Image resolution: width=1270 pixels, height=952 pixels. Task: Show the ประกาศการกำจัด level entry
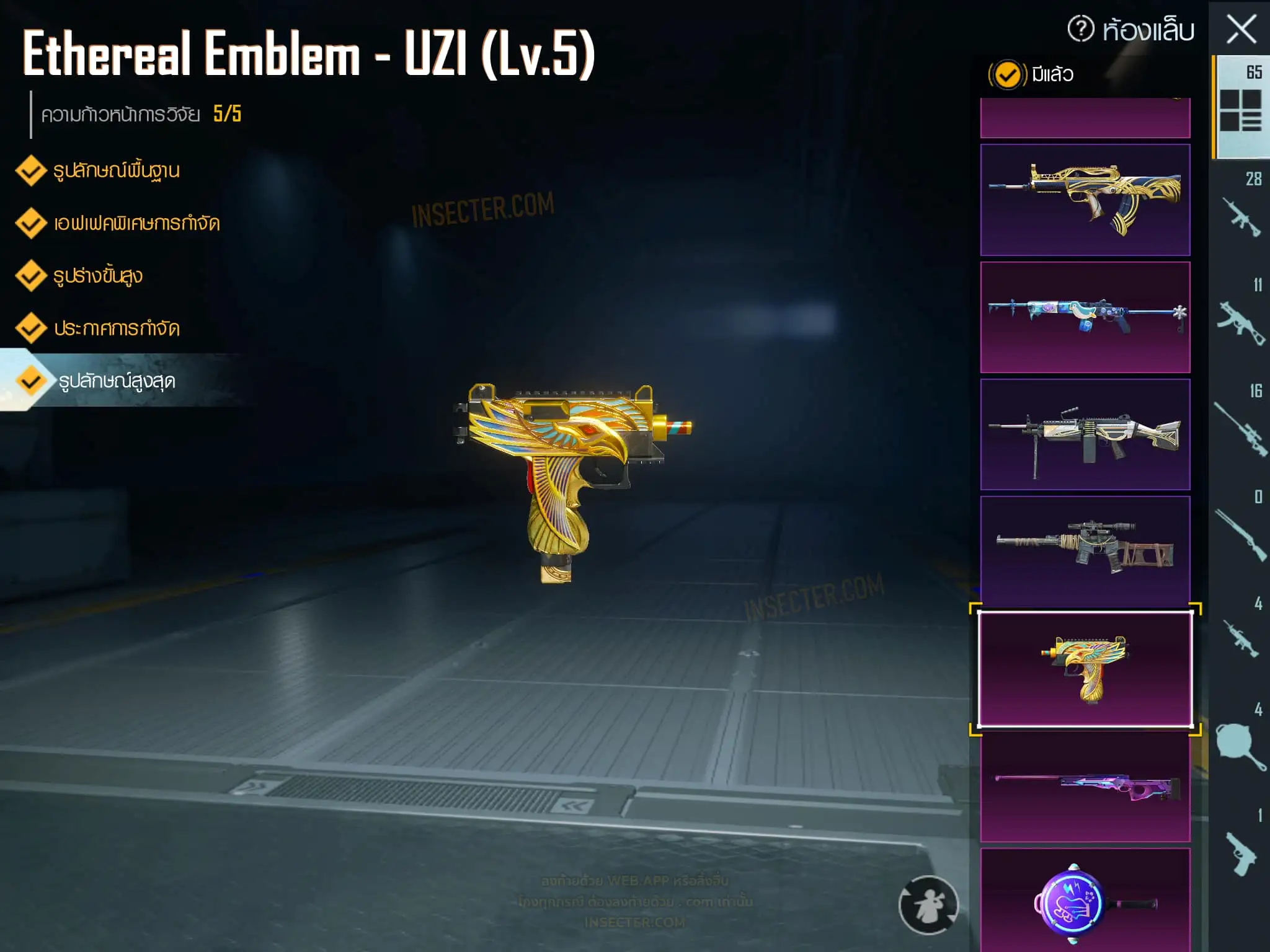coord(116,328)
